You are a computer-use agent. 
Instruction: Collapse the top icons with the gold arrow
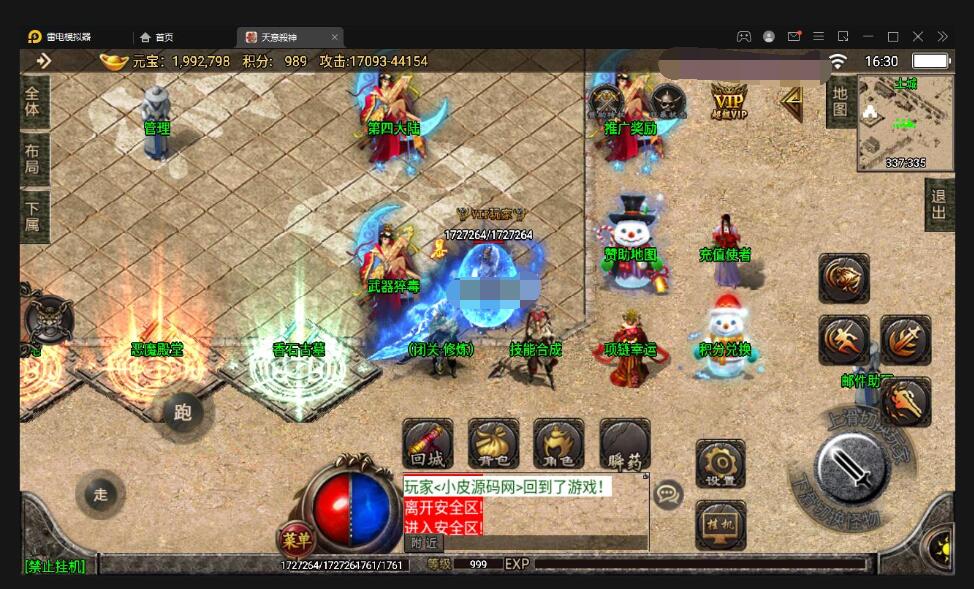(x=791, y=100)
